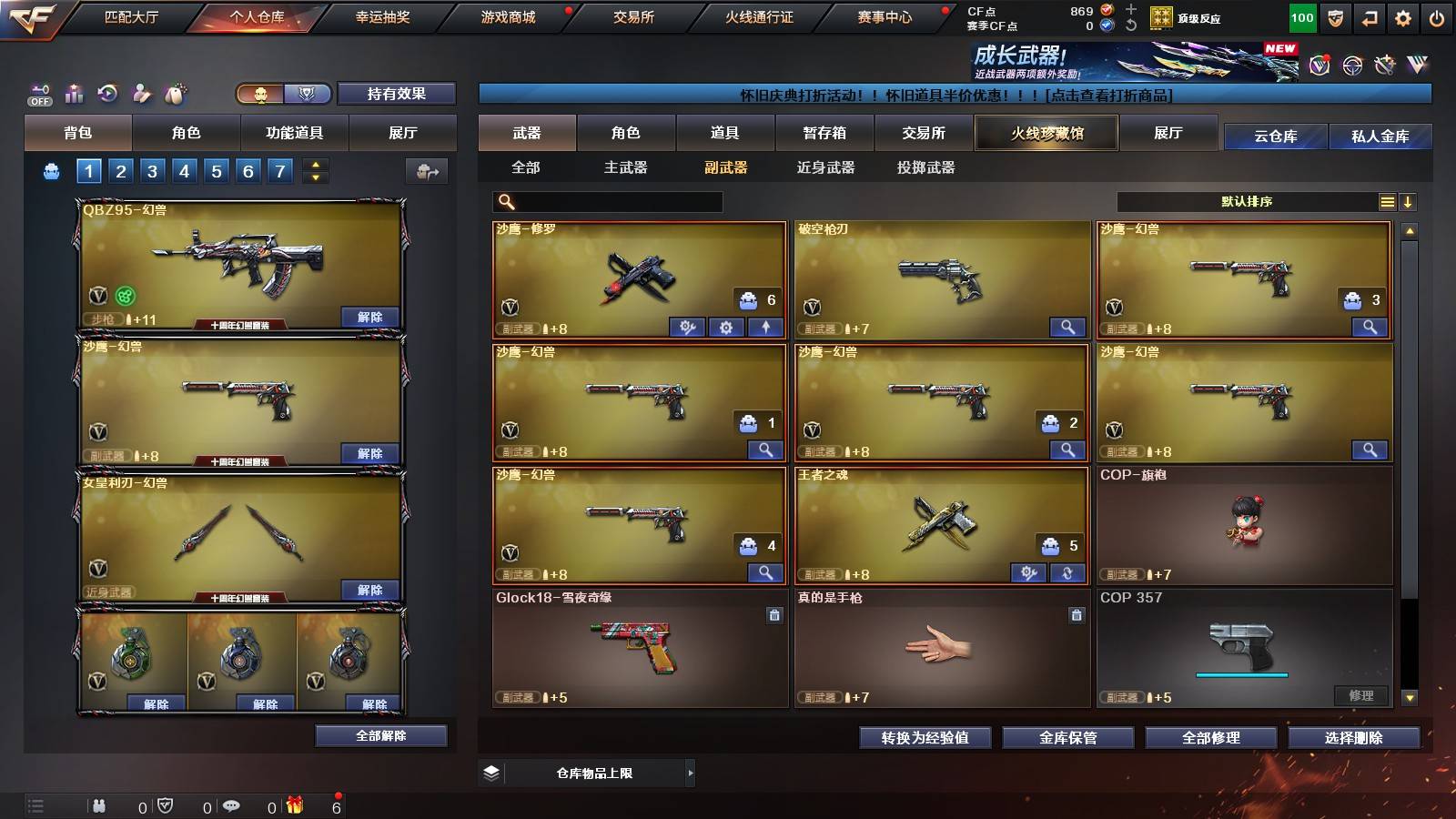Click the blue durability bar on COP 357

pos(1243,673)
